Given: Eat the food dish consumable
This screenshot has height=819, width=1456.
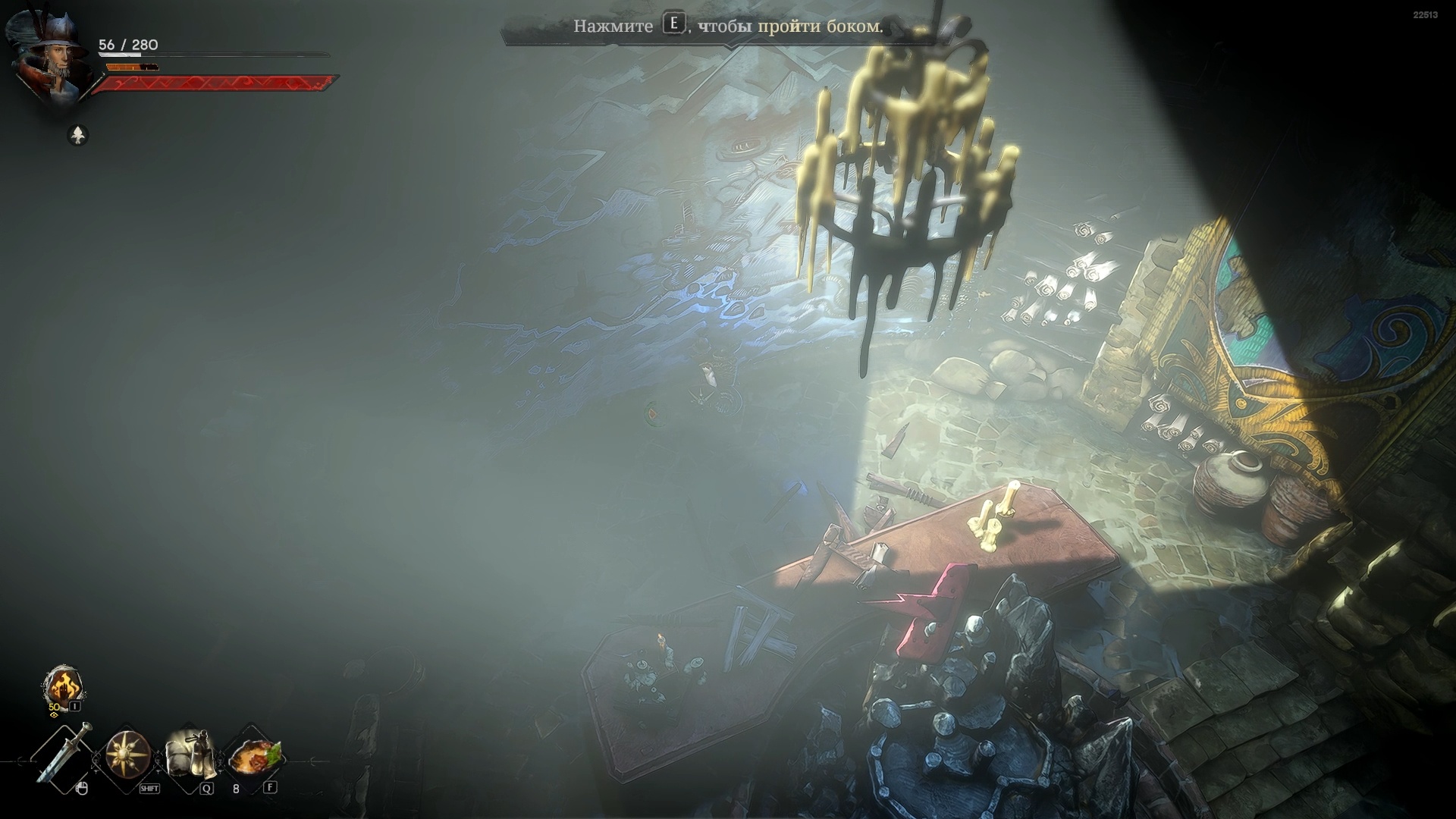Looking at the screenshot, I should (x=254, y=755).
